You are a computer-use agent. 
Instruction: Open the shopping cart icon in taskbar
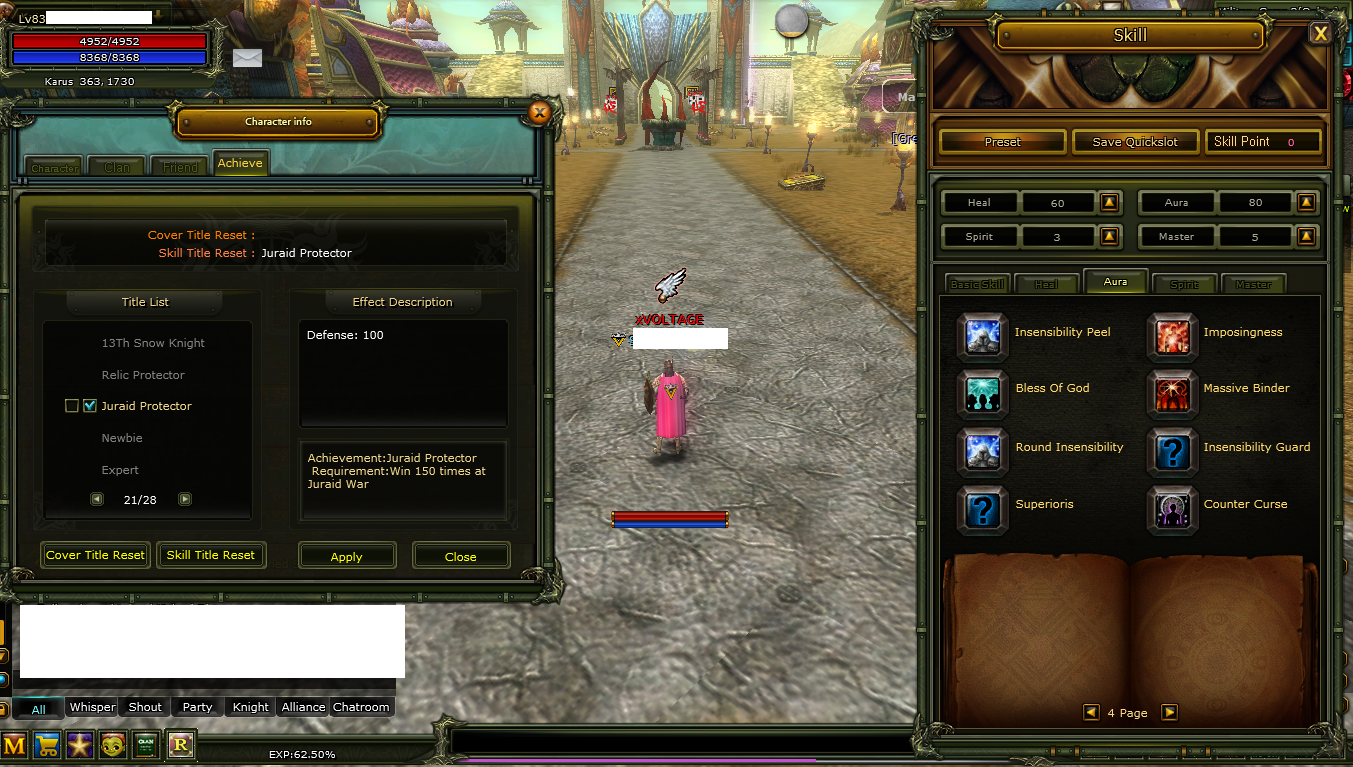click(47, 745)
